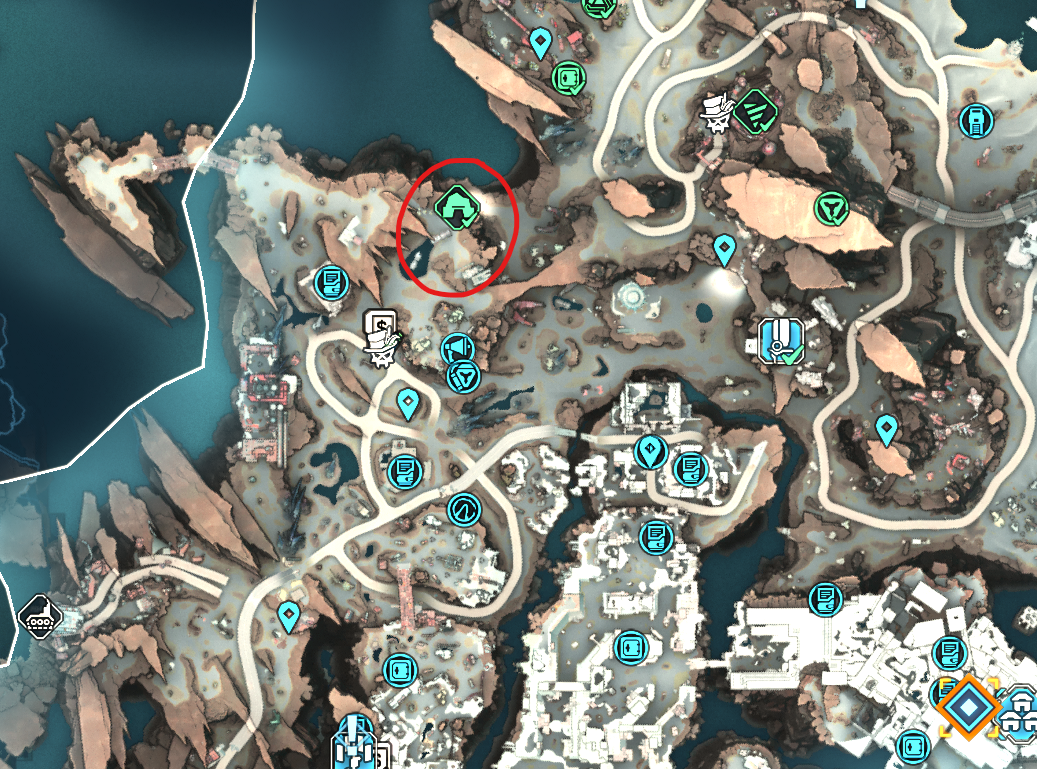Image resolution: width=1037 pixels, height=769 pixels.
Task: Click the blue megaphone map marker
Action: click(456, 348)
